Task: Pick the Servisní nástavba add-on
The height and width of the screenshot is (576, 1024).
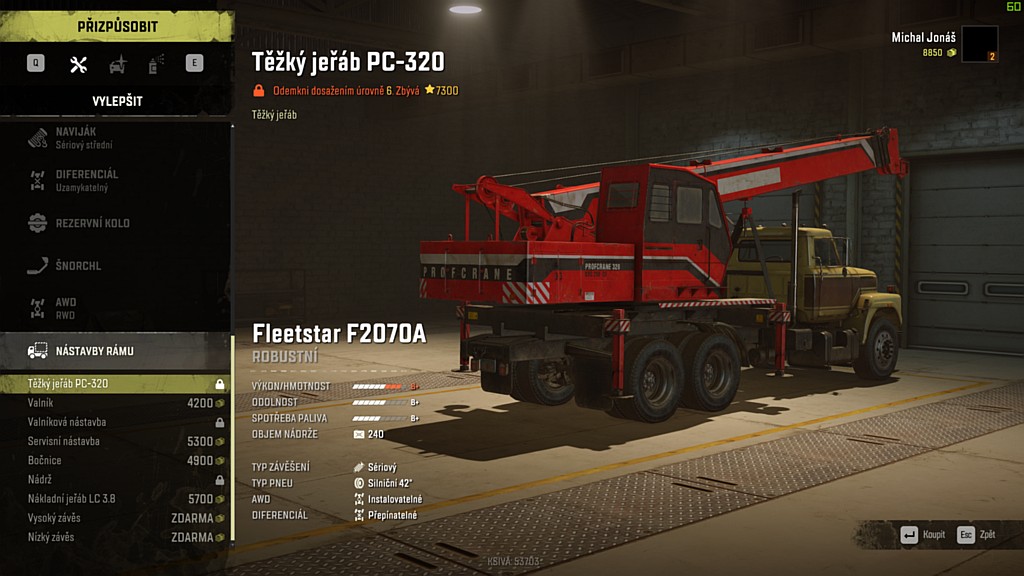Action: click(115, 441)
